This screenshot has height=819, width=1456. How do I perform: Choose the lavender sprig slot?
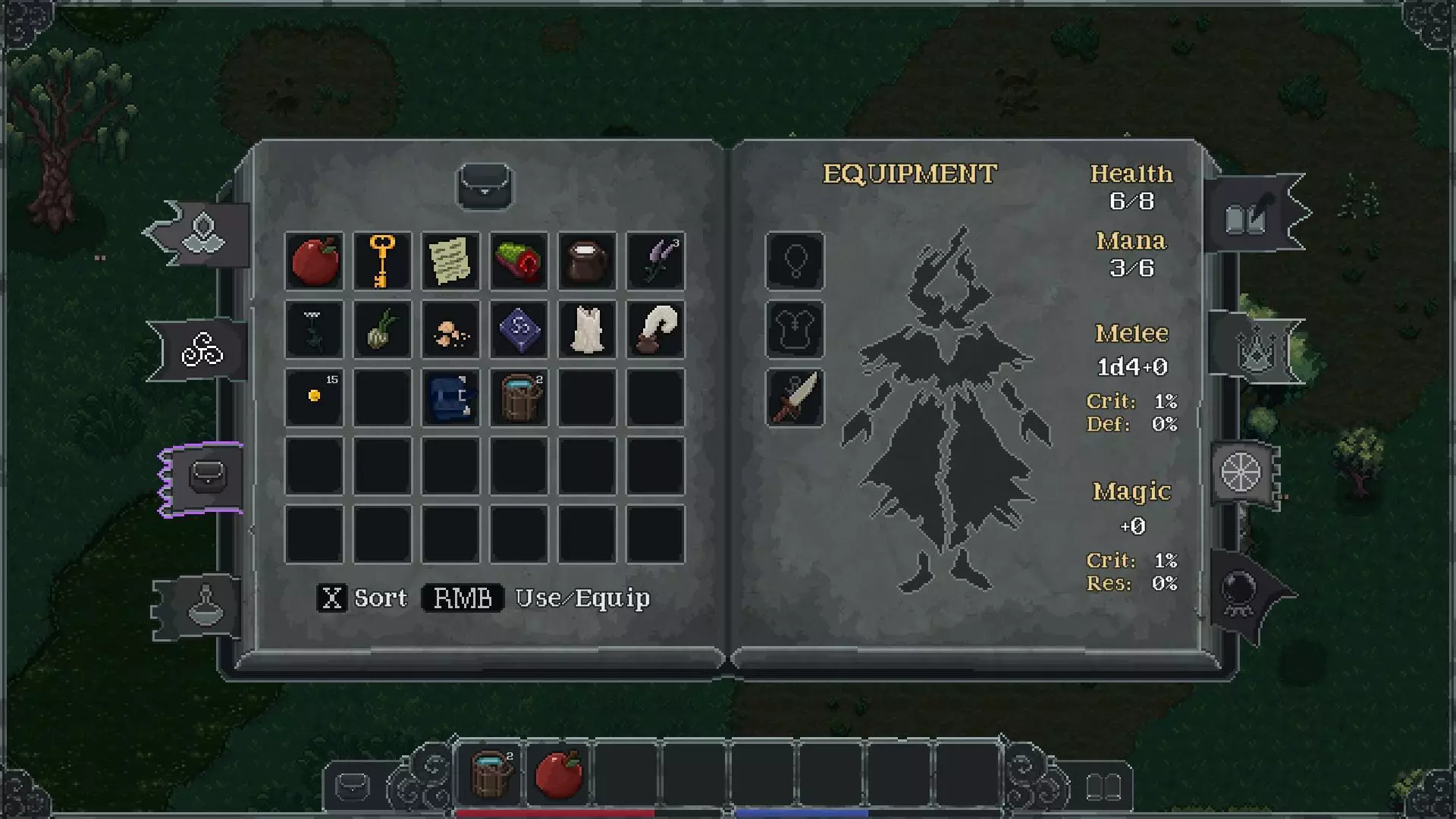coord(655,261)
